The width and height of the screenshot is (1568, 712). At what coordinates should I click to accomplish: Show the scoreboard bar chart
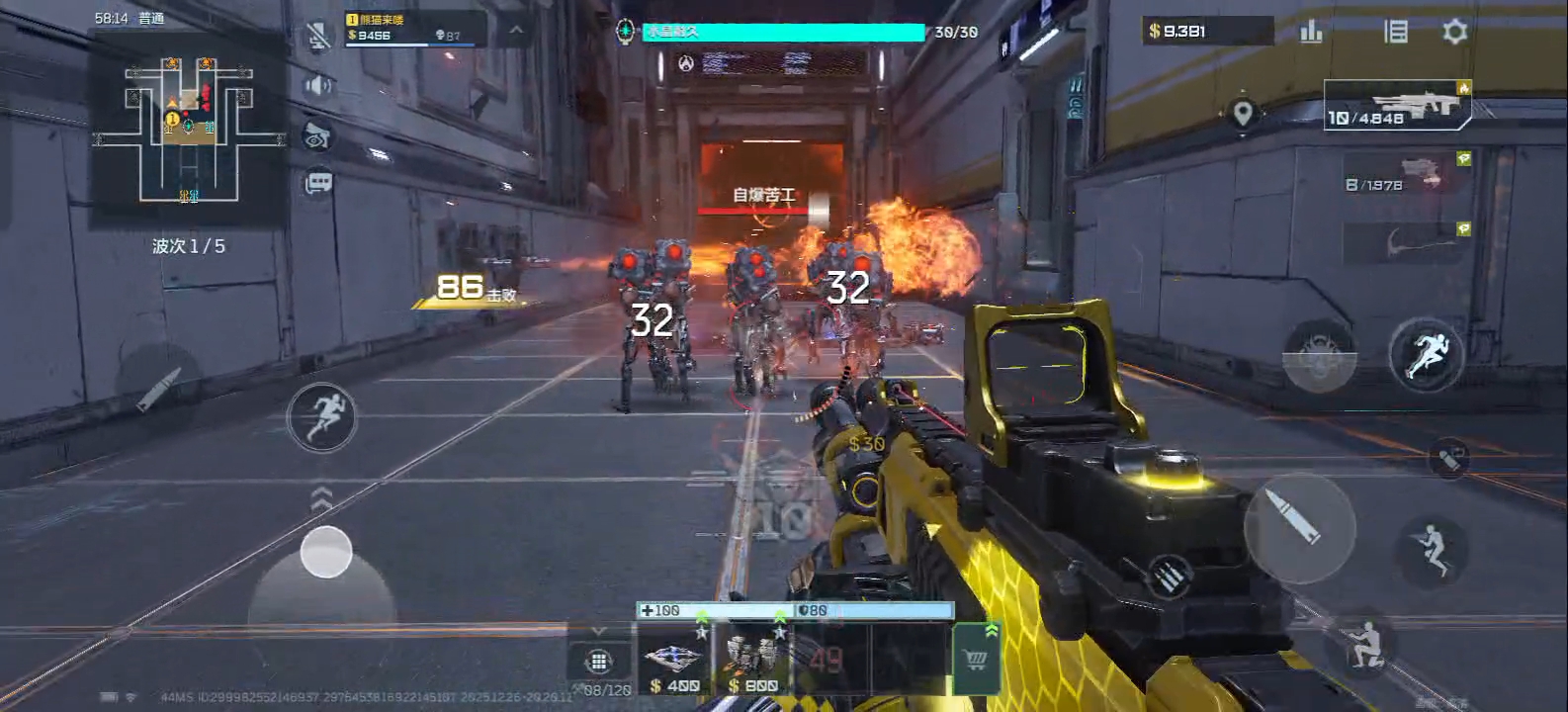1311,32
